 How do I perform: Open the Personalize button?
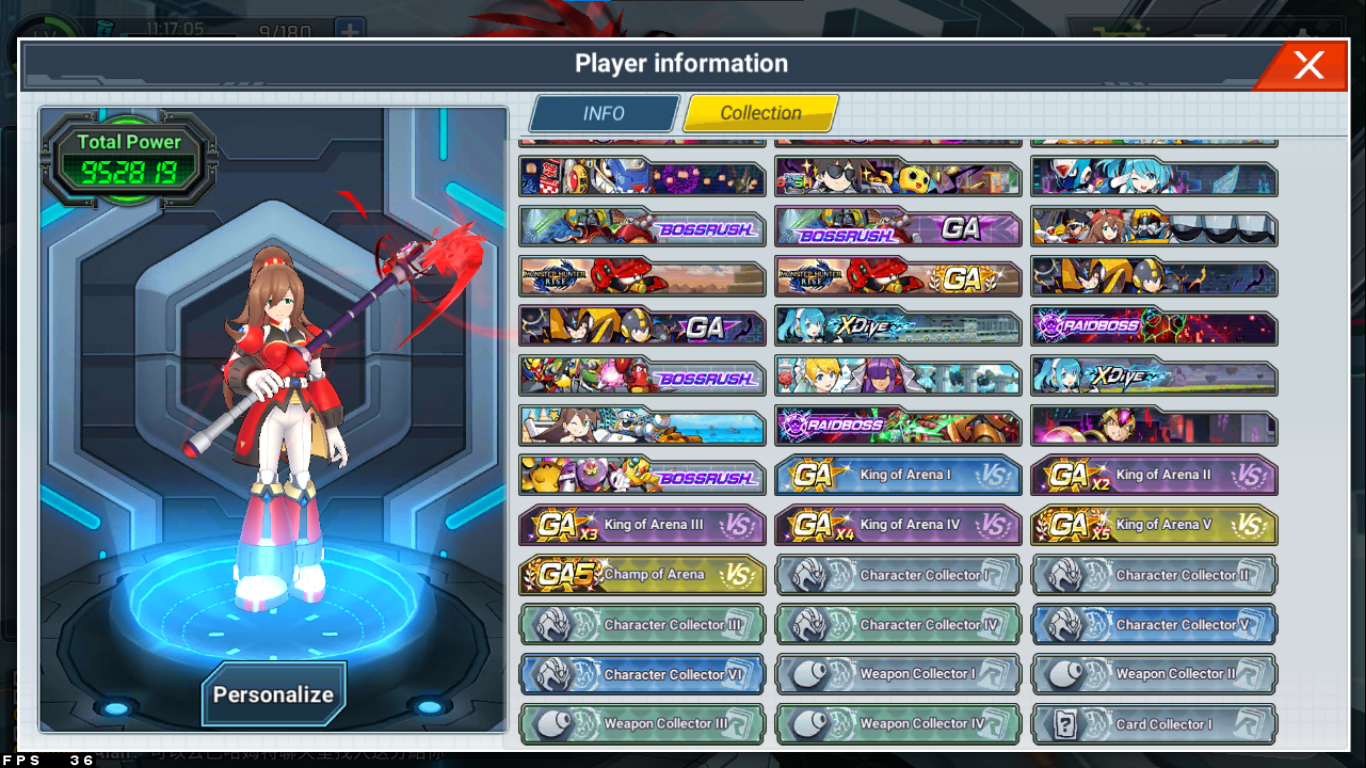(273, 694)
